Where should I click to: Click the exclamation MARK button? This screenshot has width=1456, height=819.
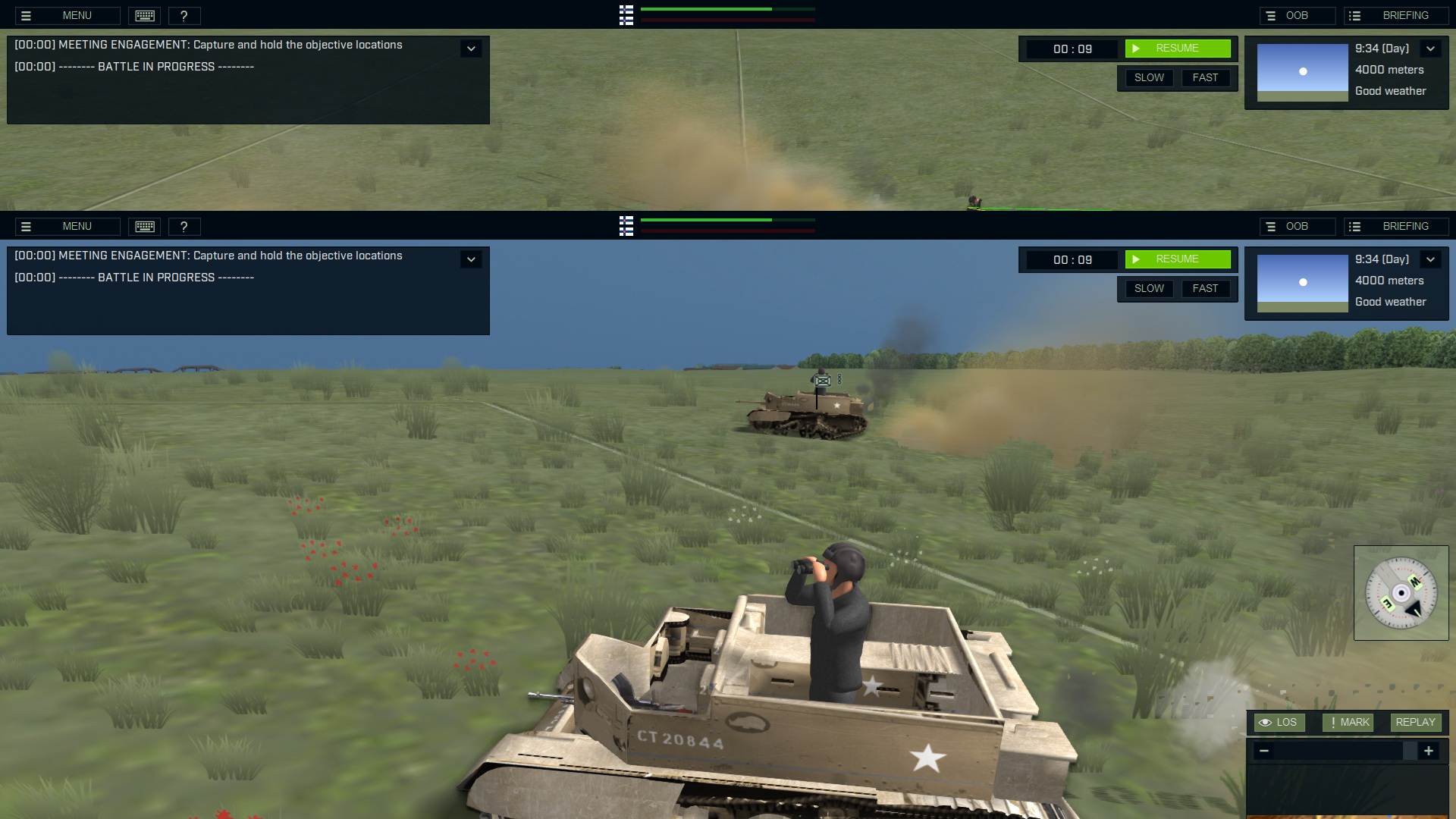[x=1348, y=722]
